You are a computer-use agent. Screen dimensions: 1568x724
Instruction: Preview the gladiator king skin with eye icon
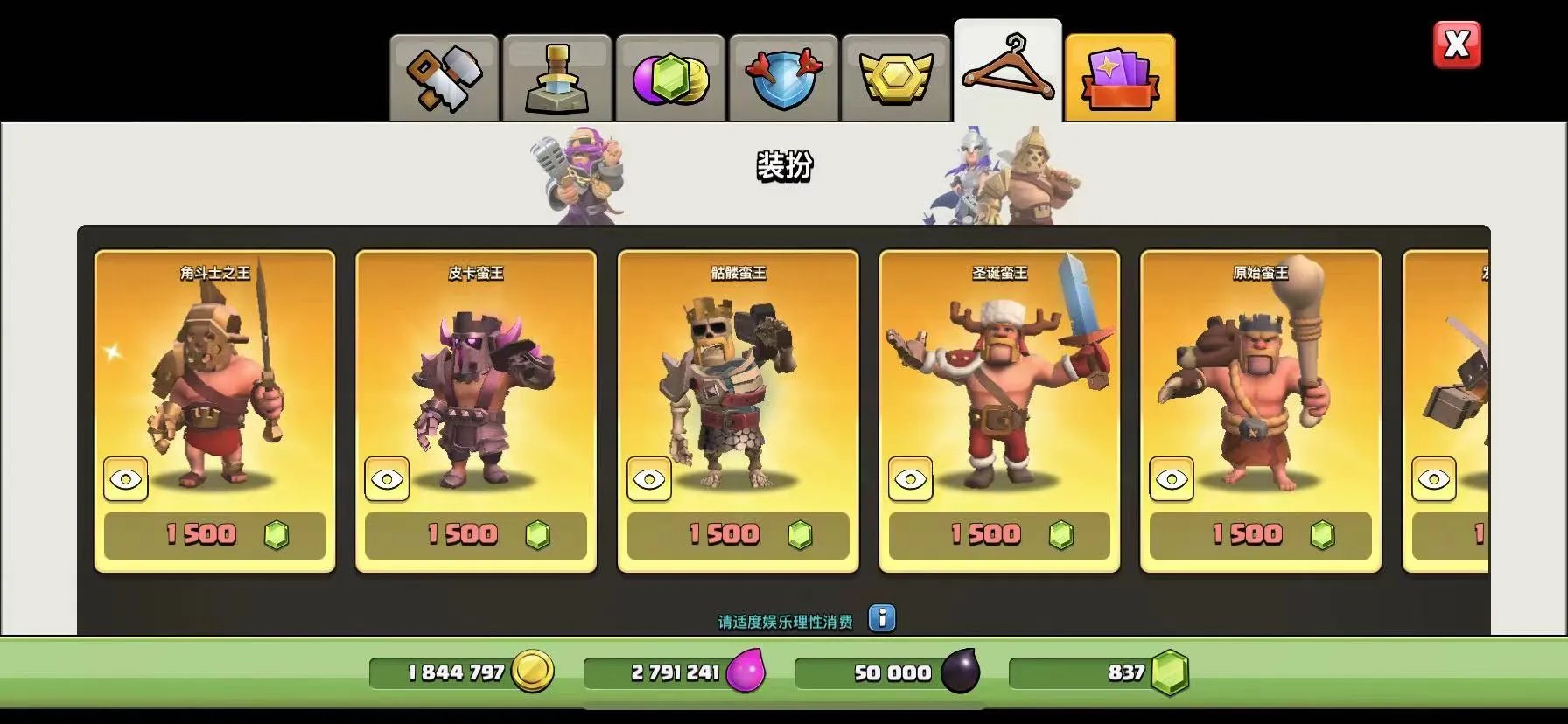126,479
